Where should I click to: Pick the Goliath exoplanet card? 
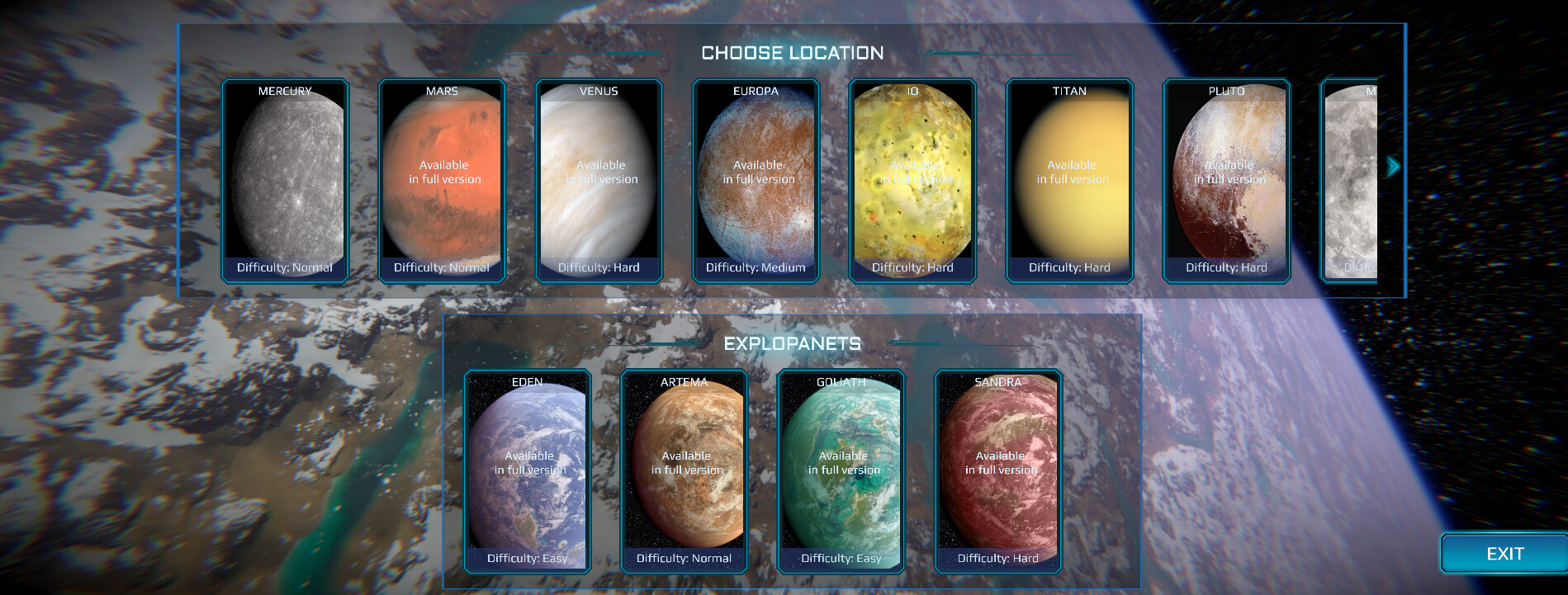[841, 471]
